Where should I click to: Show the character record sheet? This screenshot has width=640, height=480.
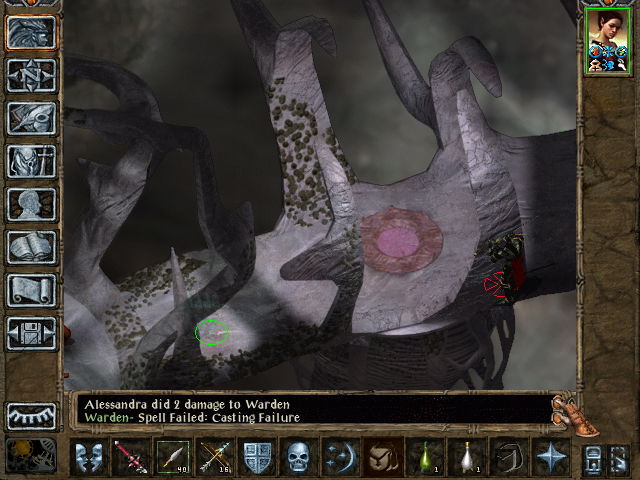tap(31, 204)
